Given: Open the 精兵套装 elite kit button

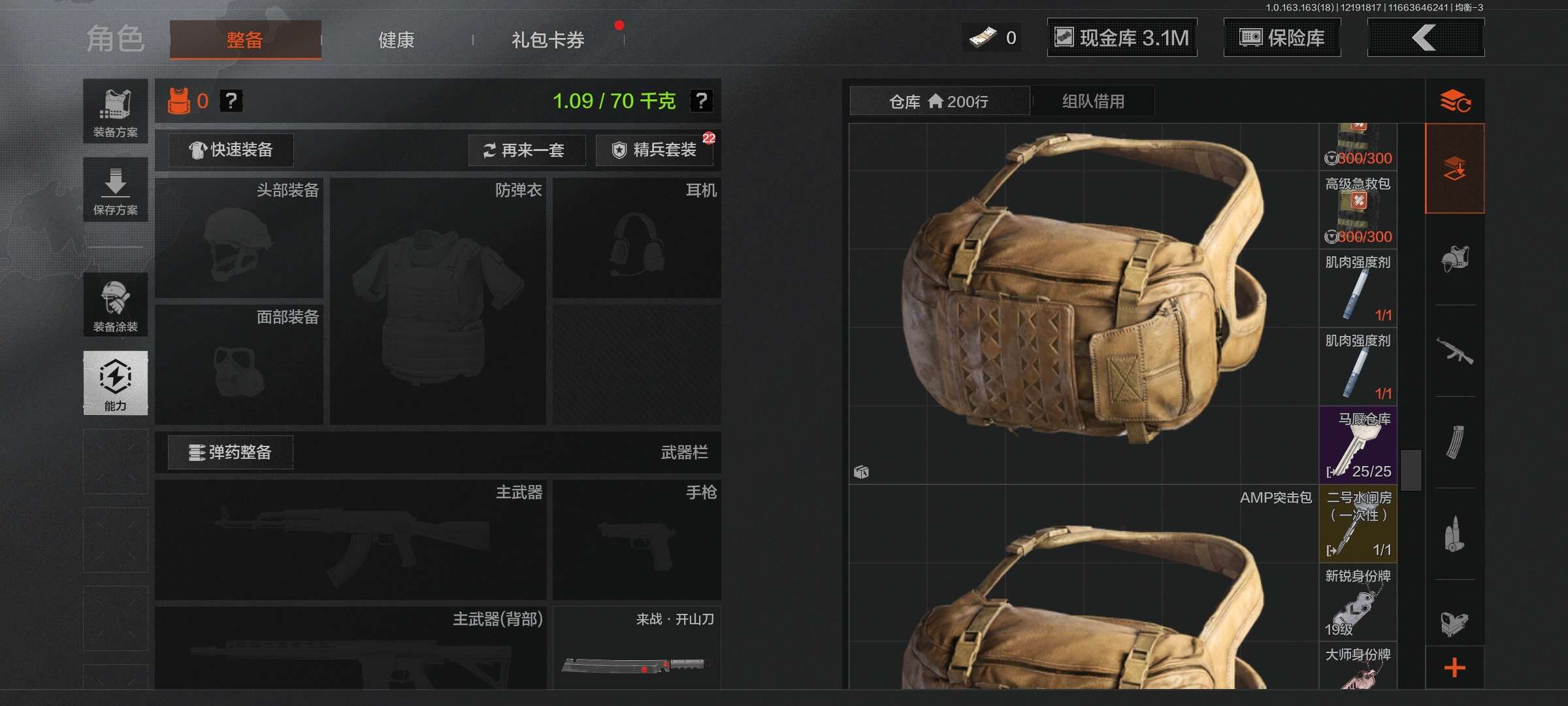Looking at the screenshot, I should click(653, 150).
